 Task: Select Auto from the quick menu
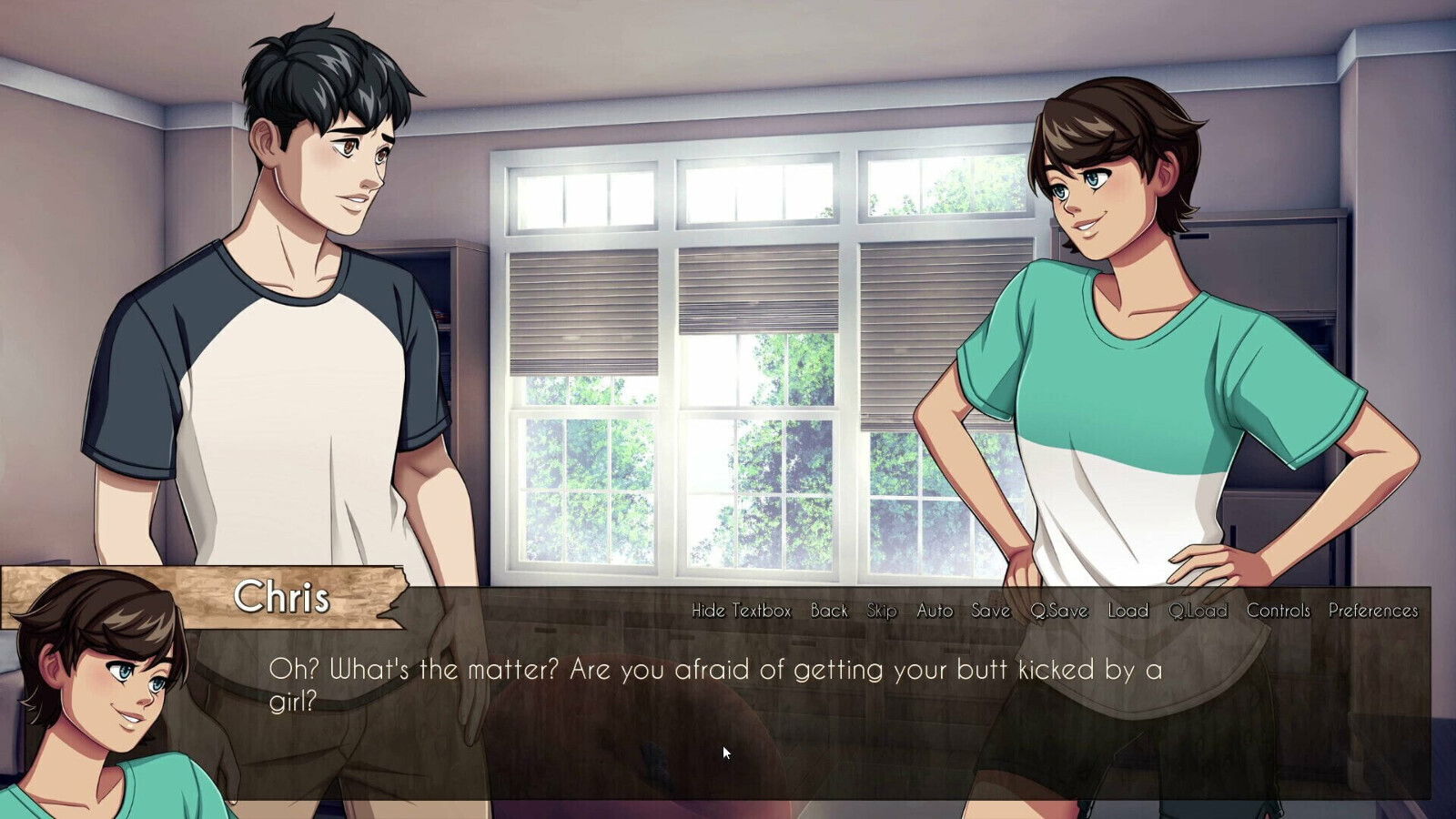pyautogui.click(x=935, y=612)
